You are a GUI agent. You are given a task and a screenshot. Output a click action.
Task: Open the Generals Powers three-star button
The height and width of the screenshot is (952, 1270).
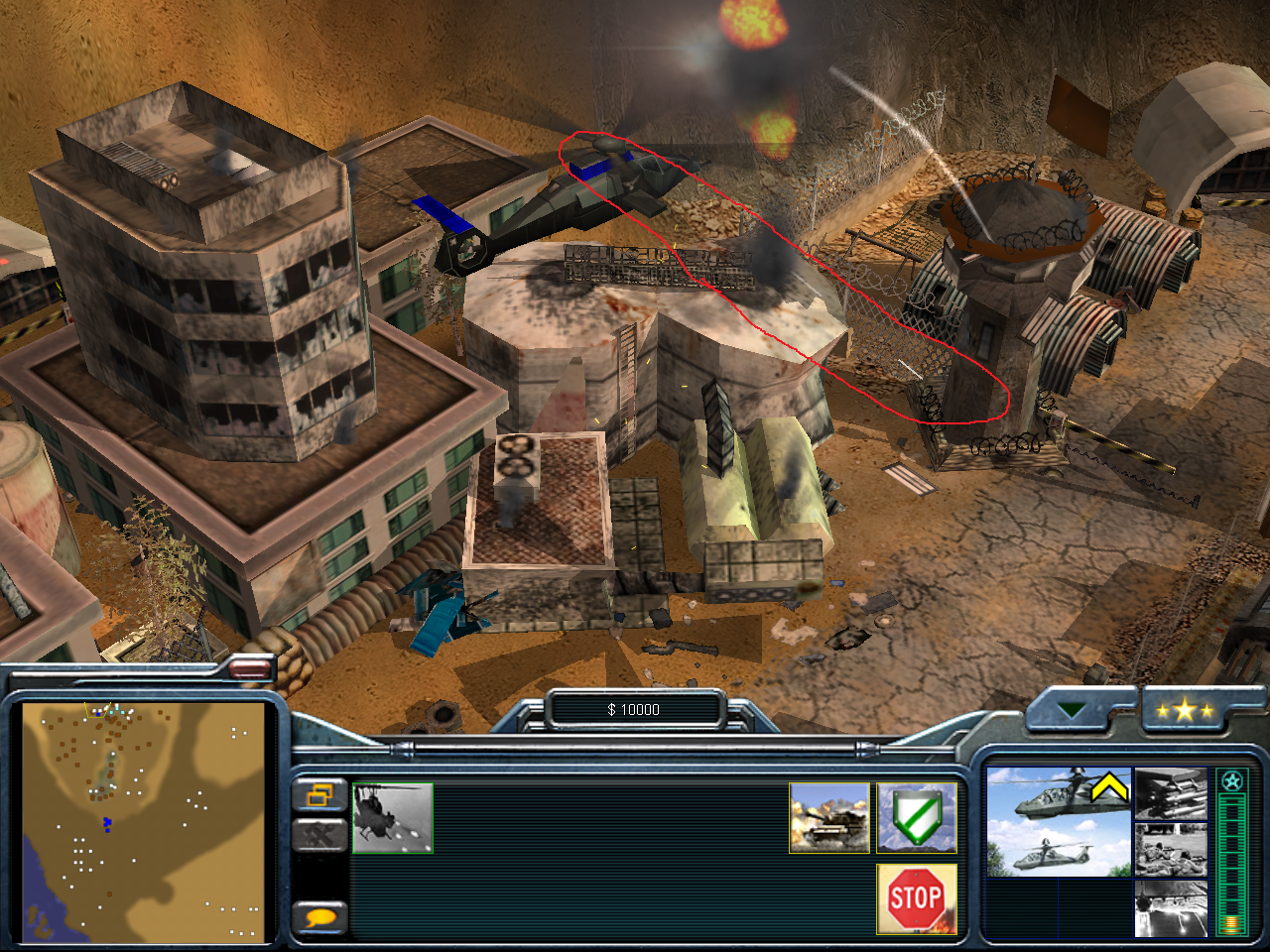point(1185,710)
